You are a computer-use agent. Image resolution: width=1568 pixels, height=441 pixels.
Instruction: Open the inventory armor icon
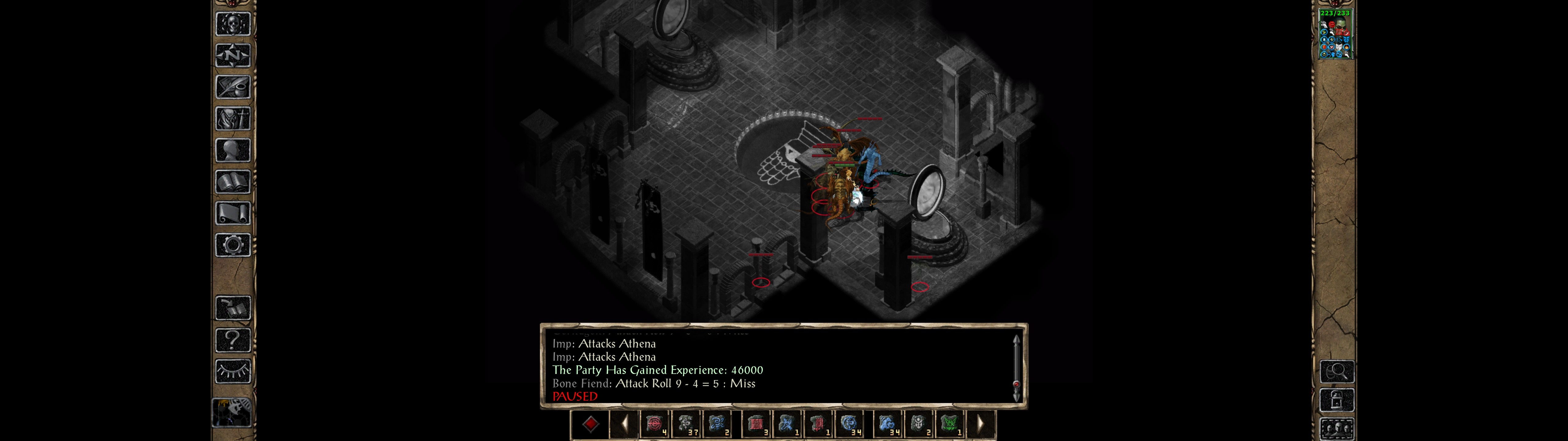[x=232, y=118]
